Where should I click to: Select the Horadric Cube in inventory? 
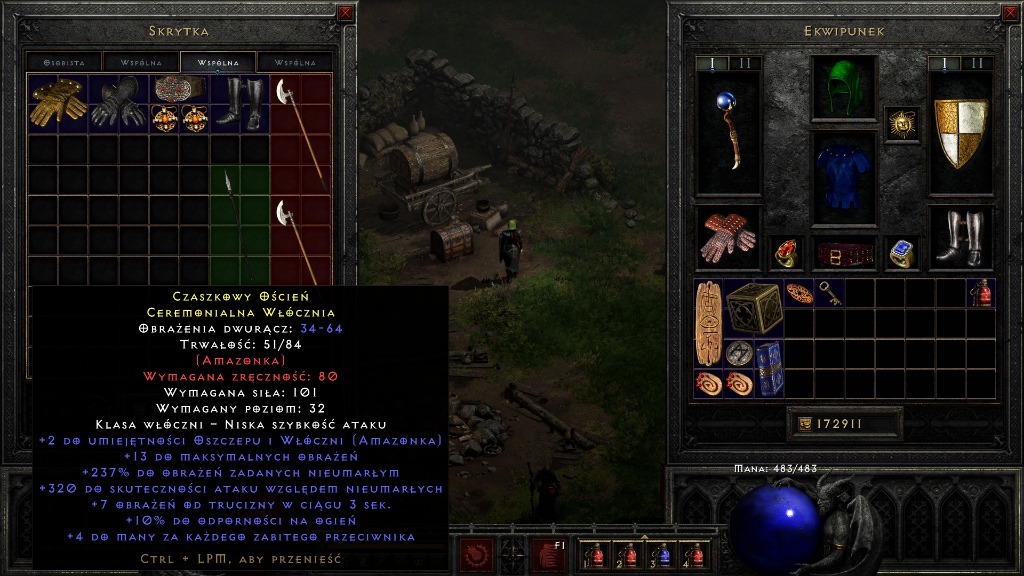point(753,308)
